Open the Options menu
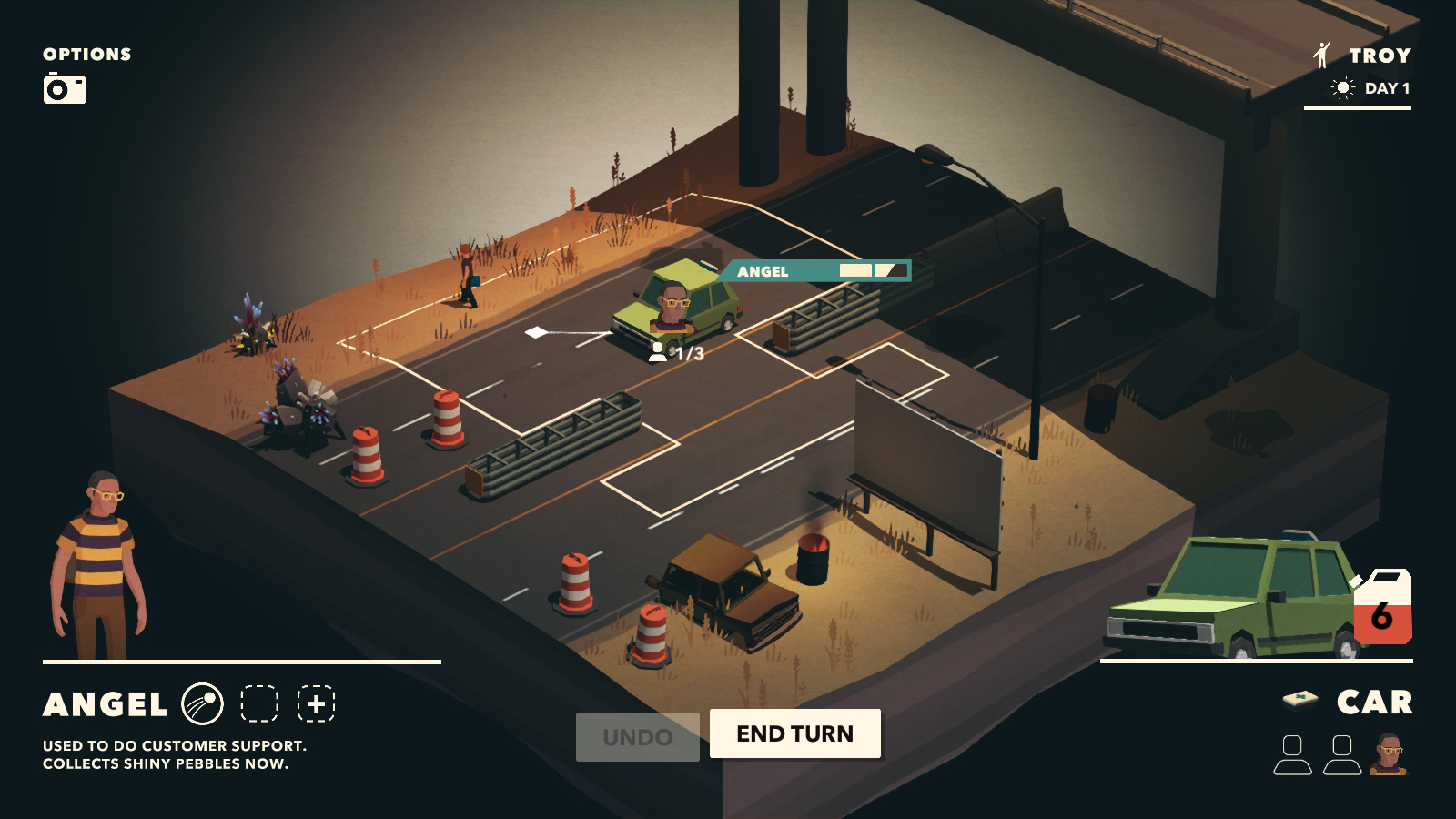1456x819 pixels. 87,55
